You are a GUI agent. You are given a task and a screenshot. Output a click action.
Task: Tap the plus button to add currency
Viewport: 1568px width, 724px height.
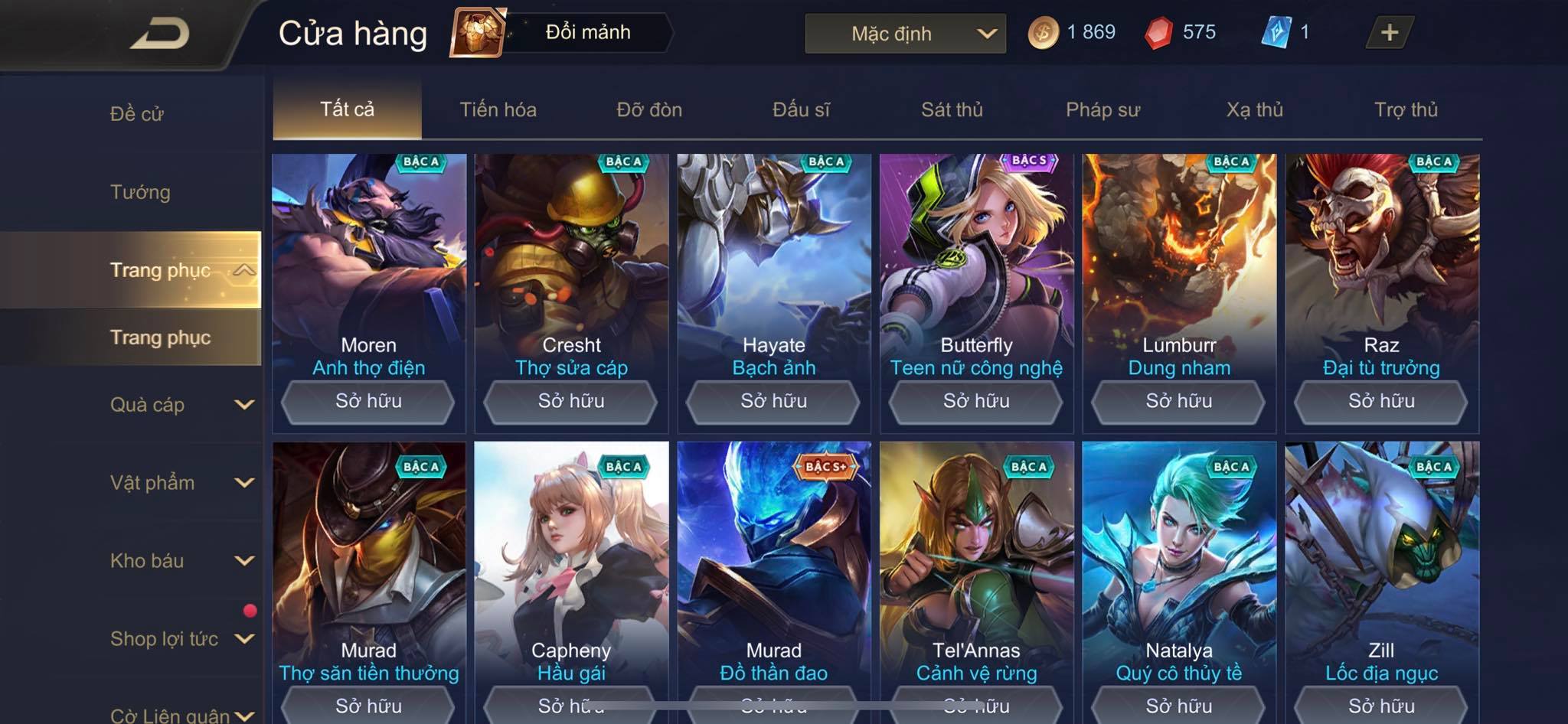tap(1389, 32)
